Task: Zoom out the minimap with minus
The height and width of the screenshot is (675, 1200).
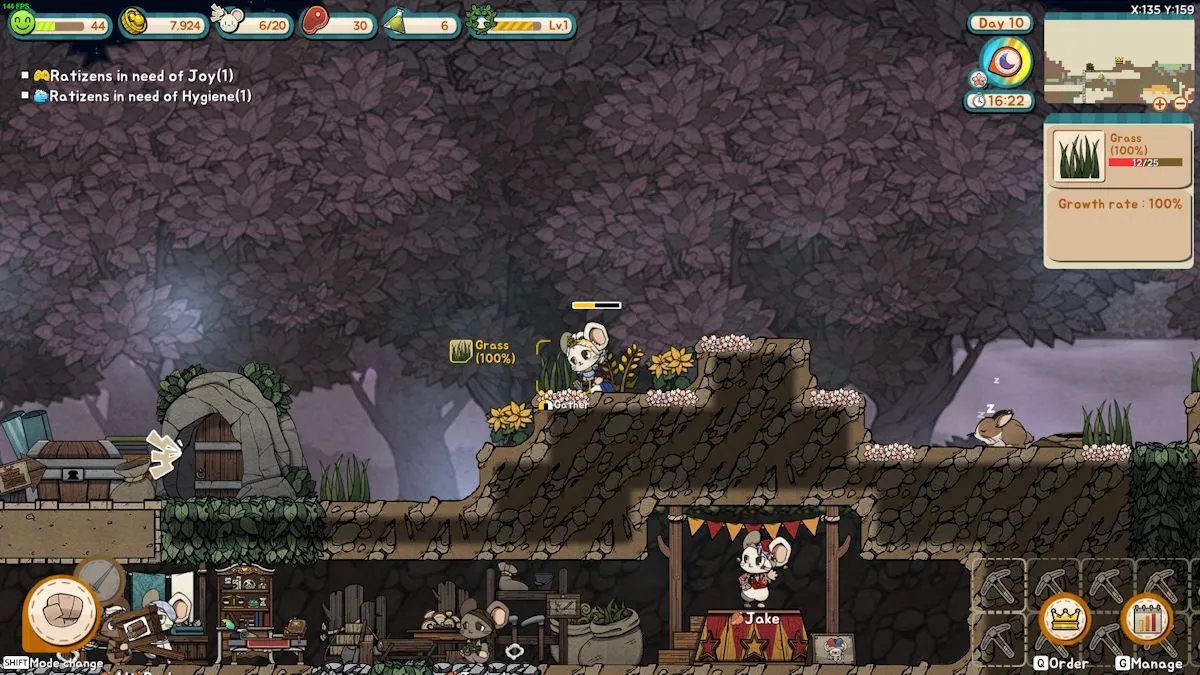Action: (1180, 103)
